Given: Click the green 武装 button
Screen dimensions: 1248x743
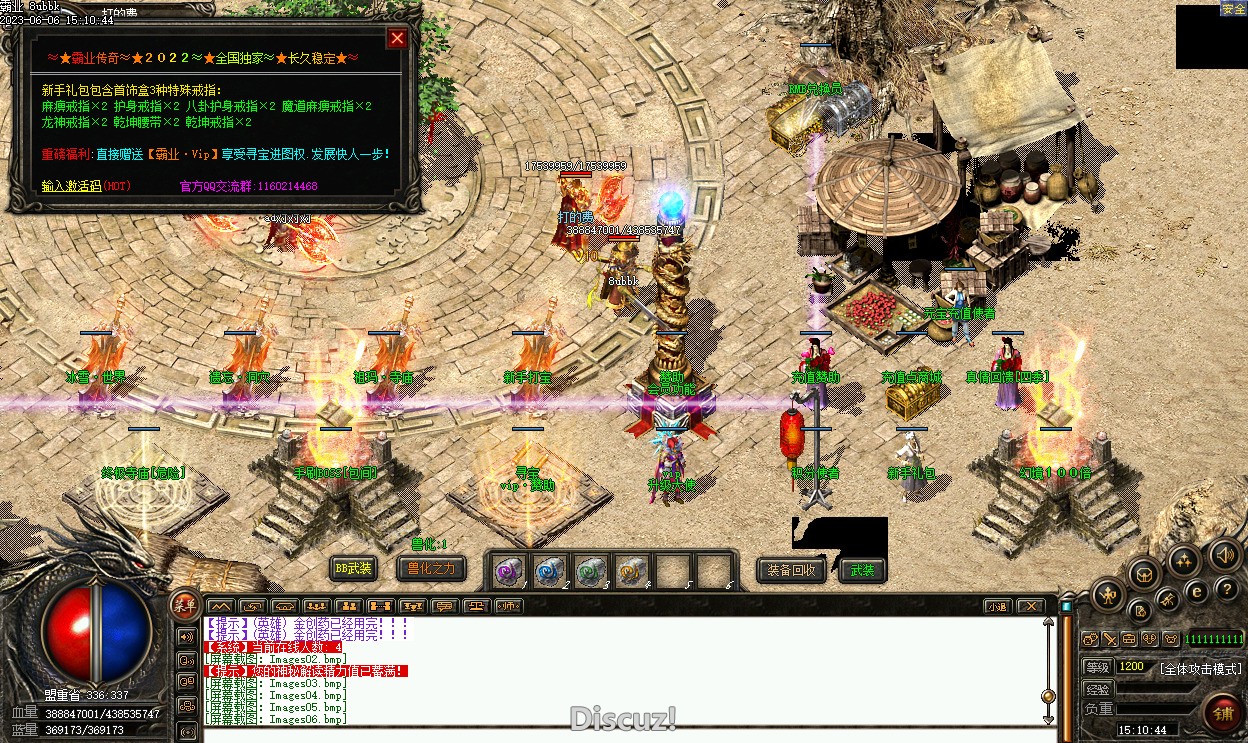Looking at the screenshot, I should click(862, 570).
